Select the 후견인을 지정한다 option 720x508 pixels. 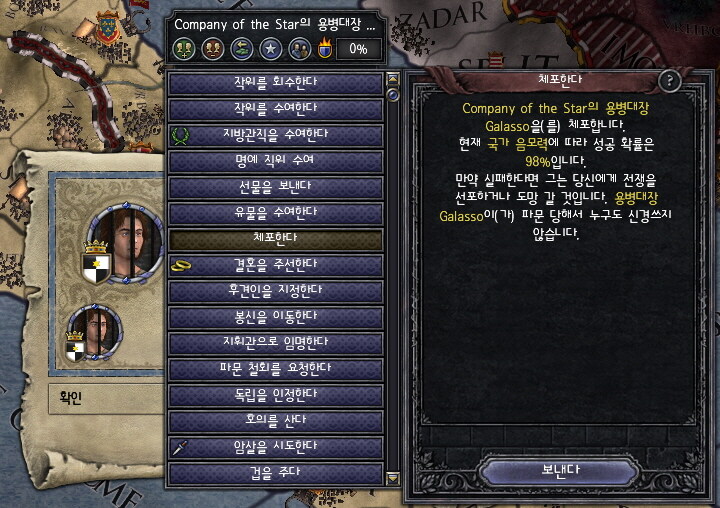tap(276, 291)
